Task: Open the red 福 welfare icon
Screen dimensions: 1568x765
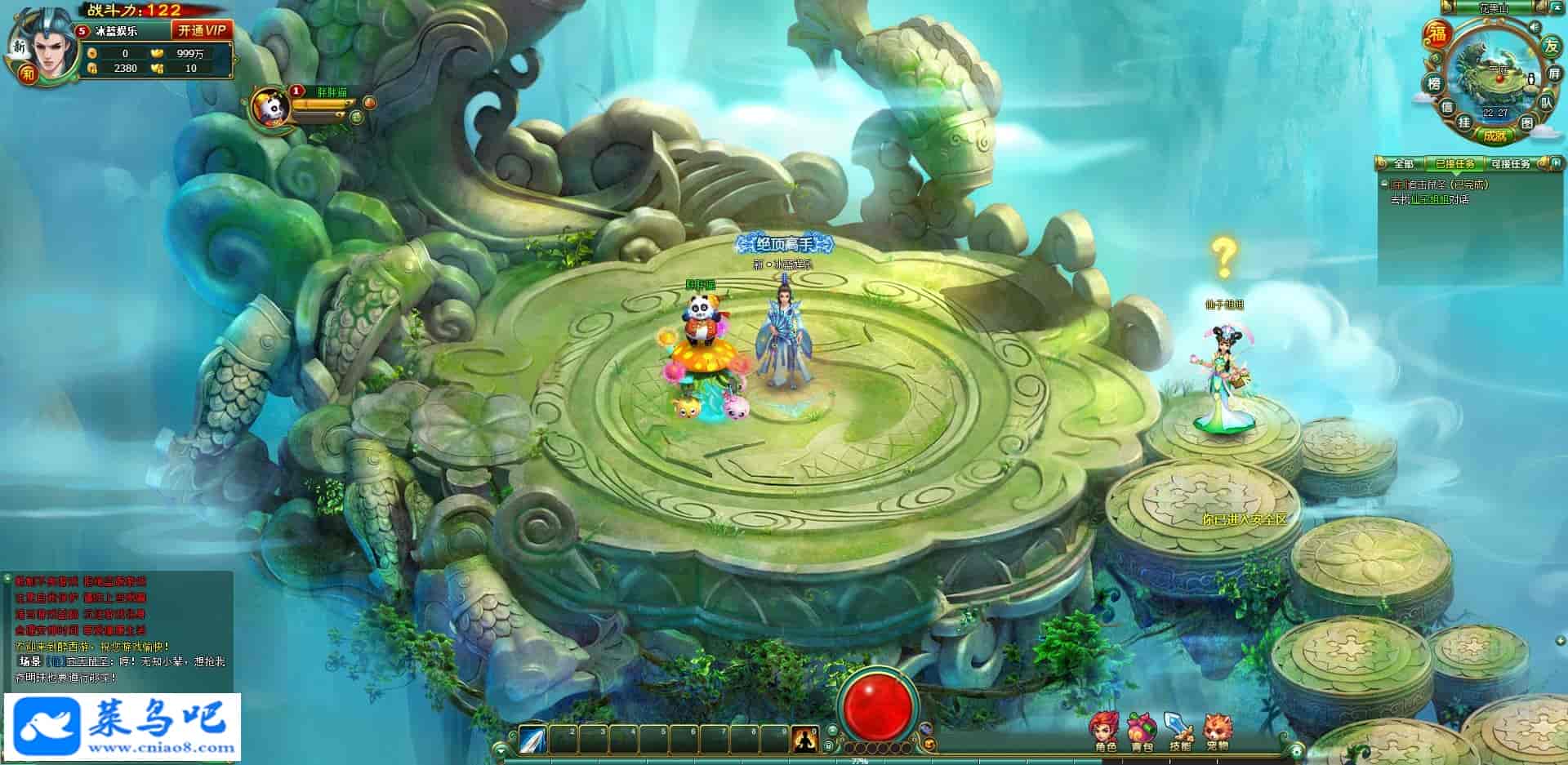Action: (x=1437, y=34)
